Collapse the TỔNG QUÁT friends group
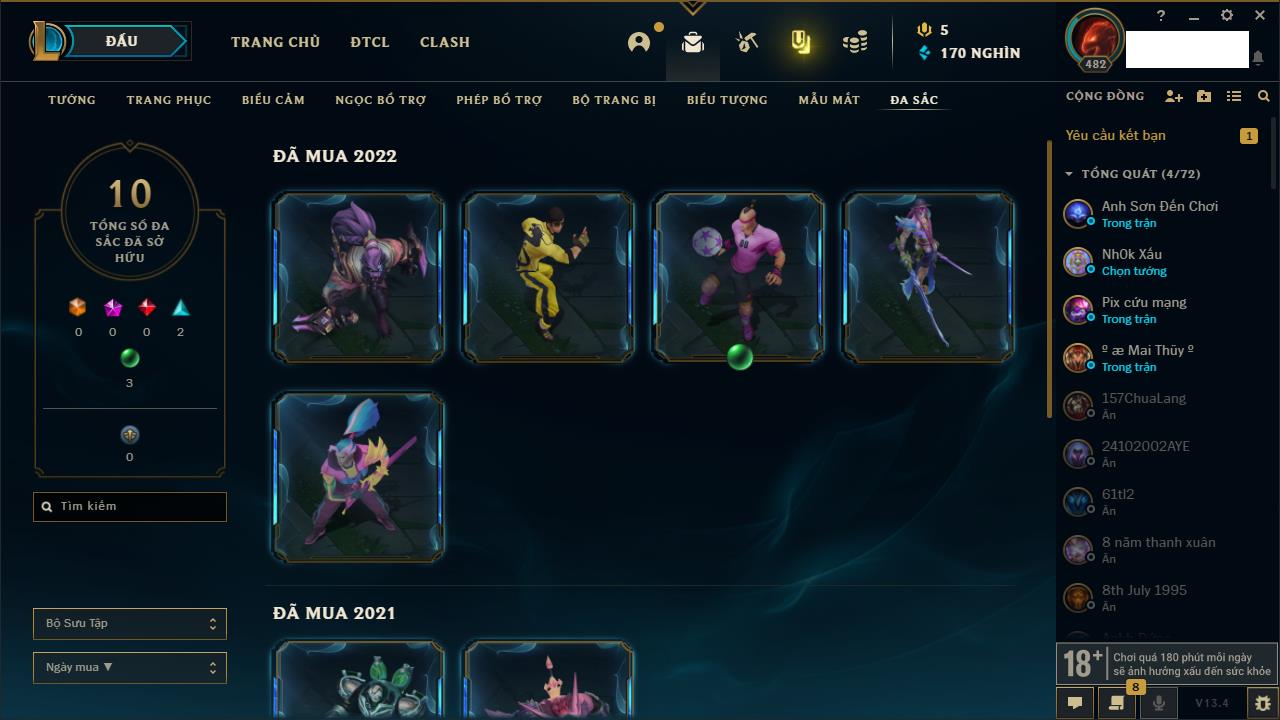The image size is (1280, 720). pos(1069,174)
